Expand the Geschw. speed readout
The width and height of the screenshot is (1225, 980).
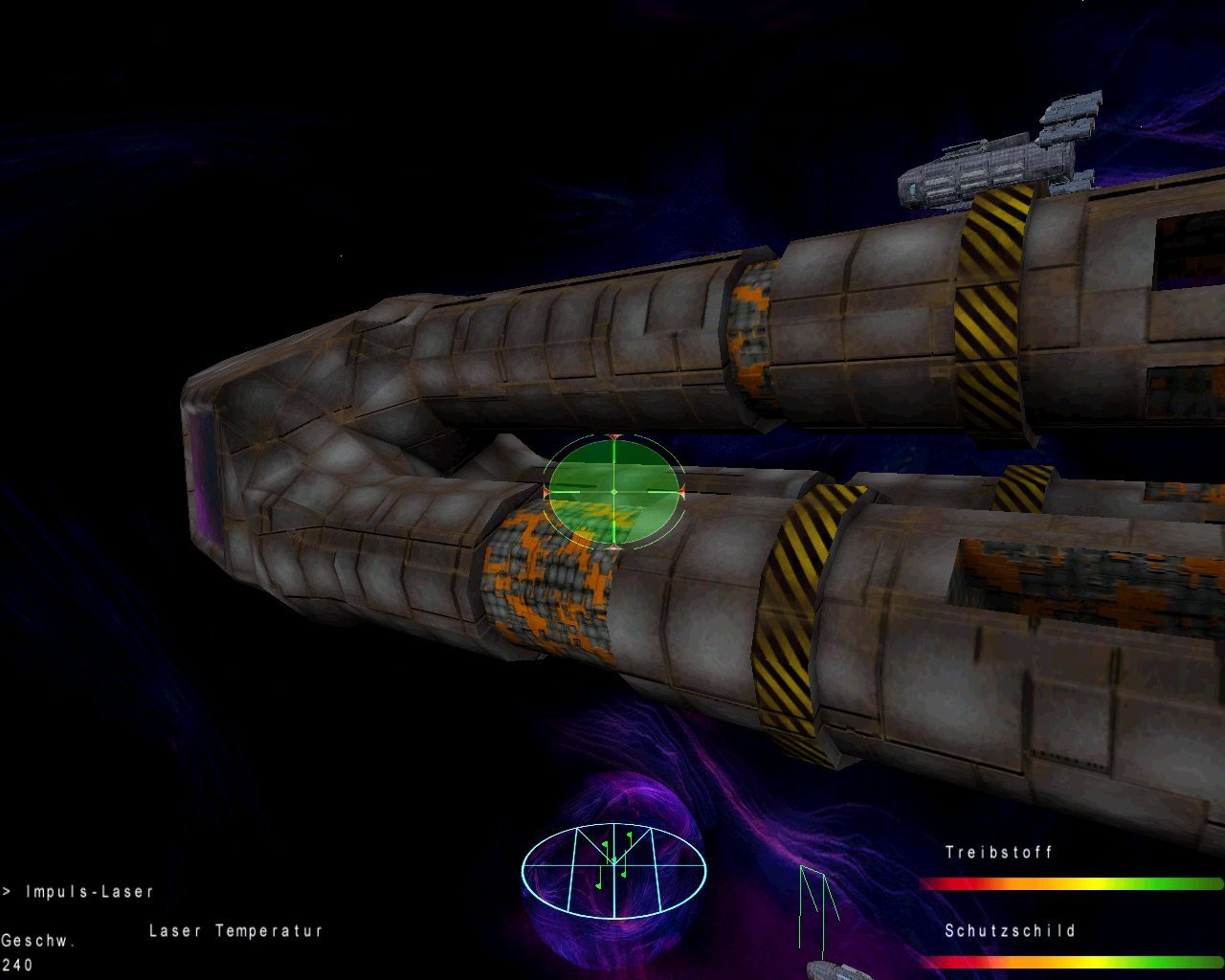(36, 941)
